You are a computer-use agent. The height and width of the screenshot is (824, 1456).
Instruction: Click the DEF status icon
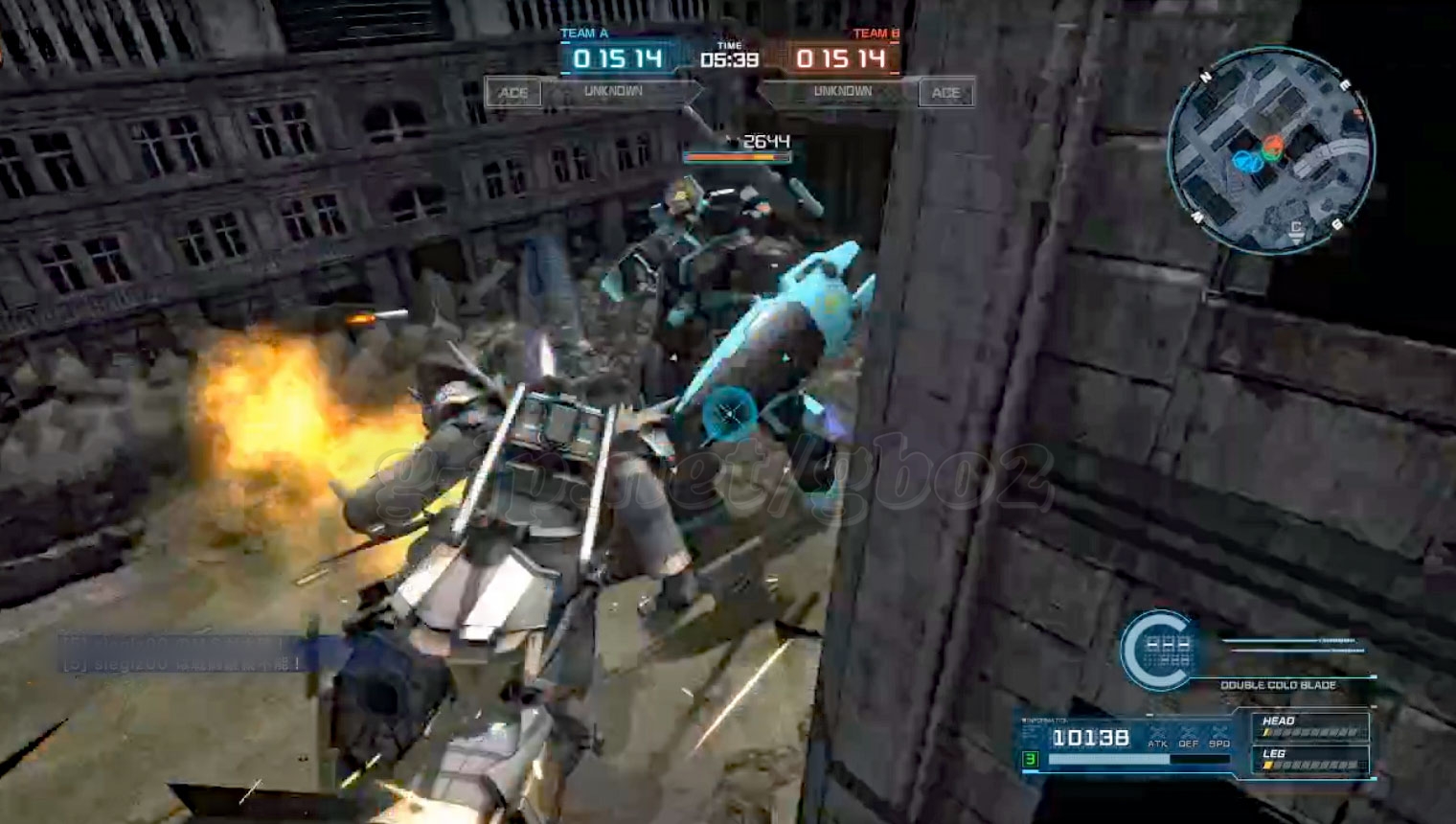(1189, 736)
